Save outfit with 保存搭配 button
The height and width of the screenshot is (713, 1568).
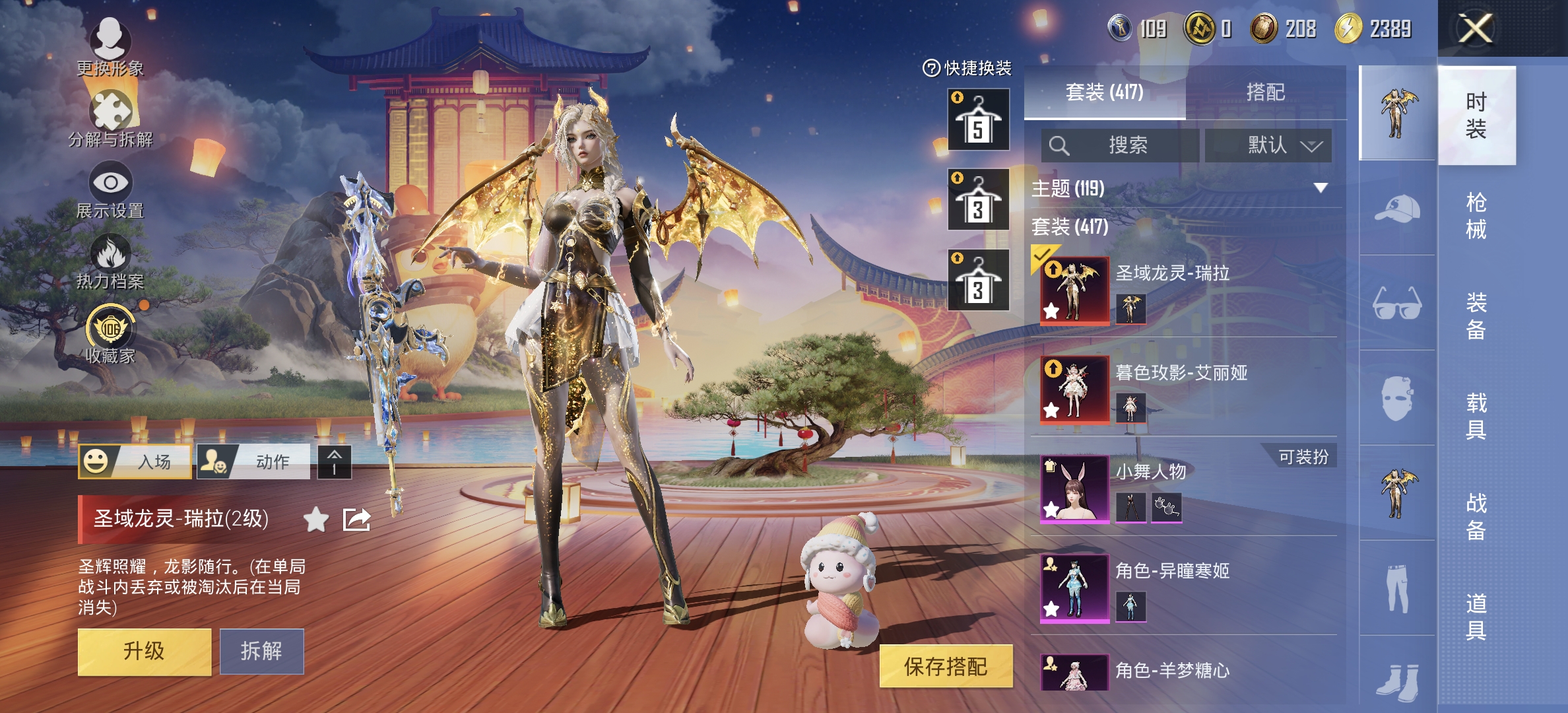coord(945,666)
